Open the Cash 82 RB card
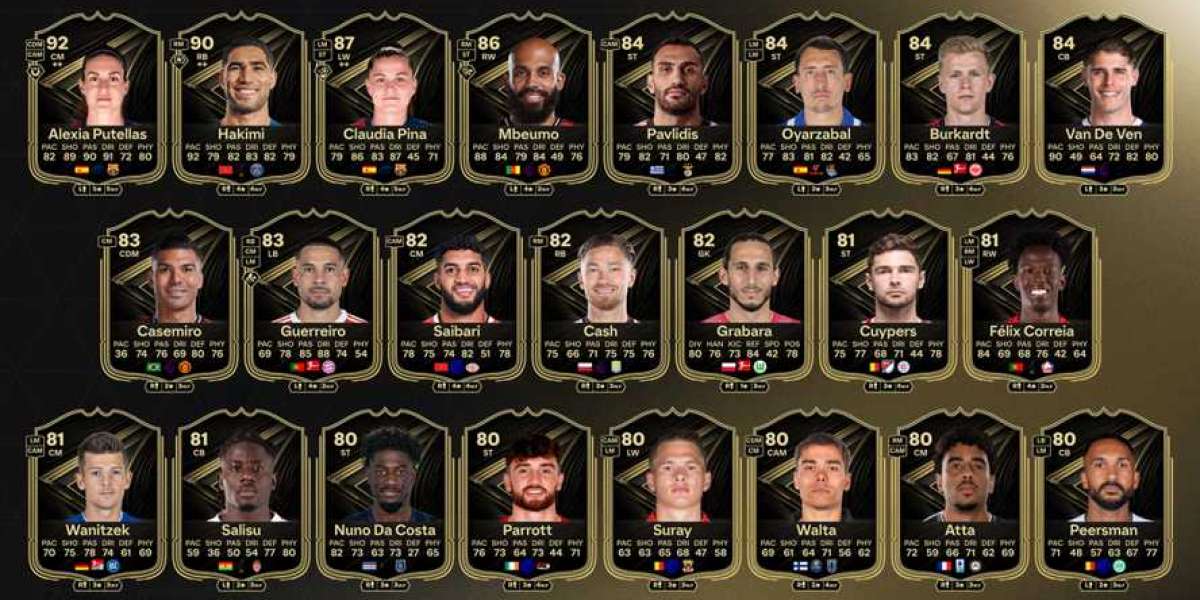The height and width of the screenshot is (600, 1200). (600, 297)
